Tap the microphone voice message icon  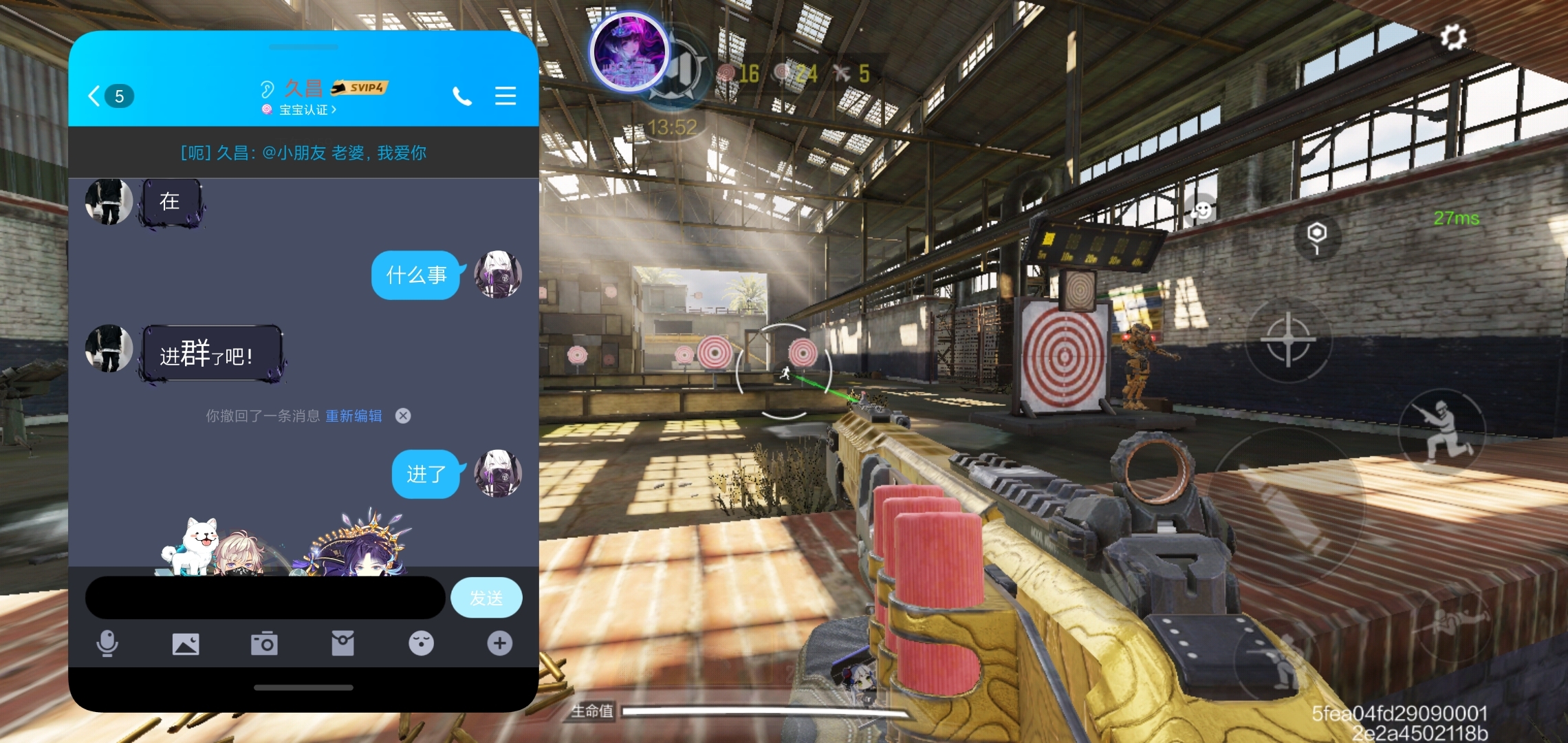point(107,644)
